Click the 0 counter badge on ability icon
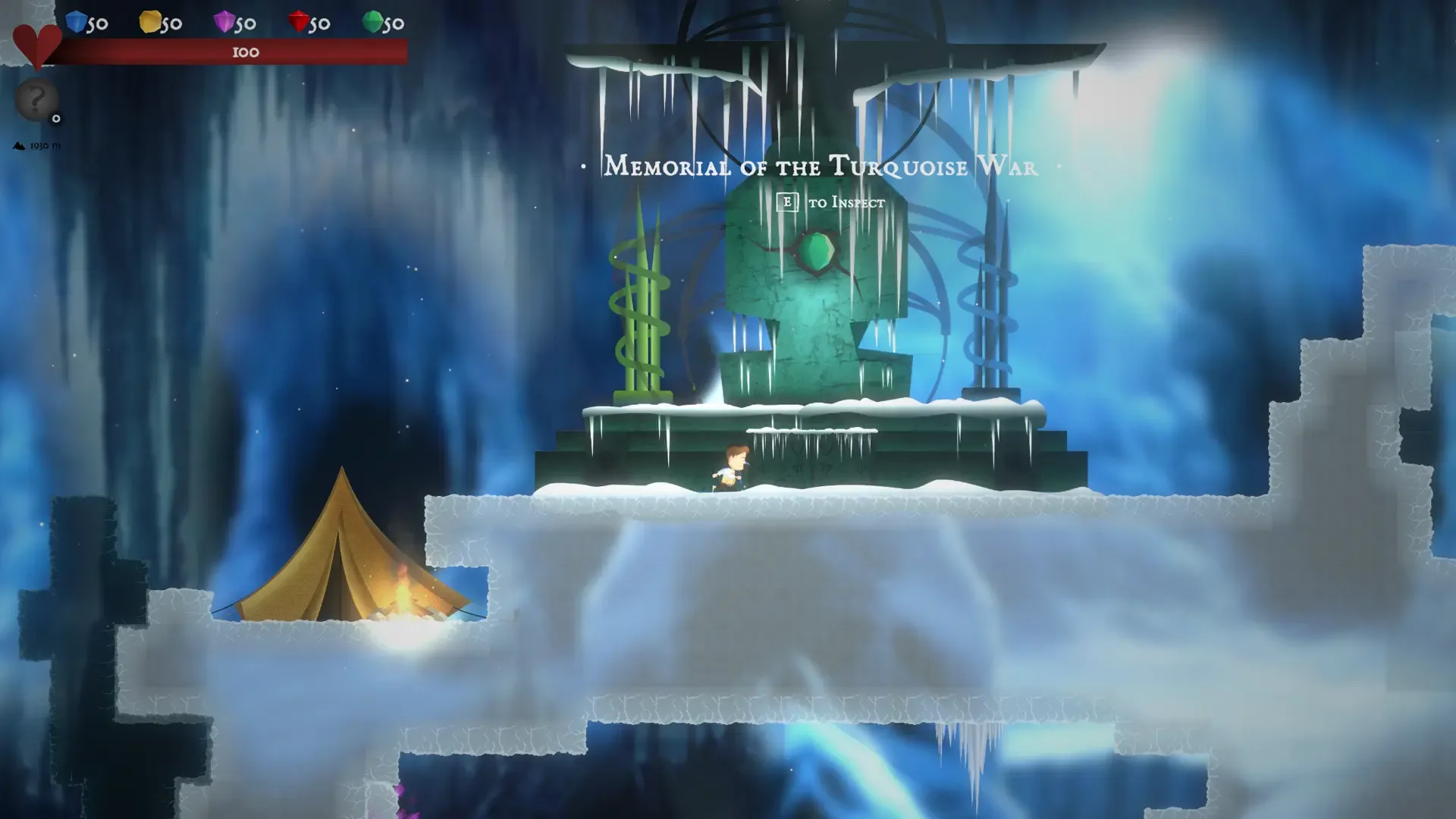The width and height of the screenshot is (1456, 819). (x=56, y=118)
